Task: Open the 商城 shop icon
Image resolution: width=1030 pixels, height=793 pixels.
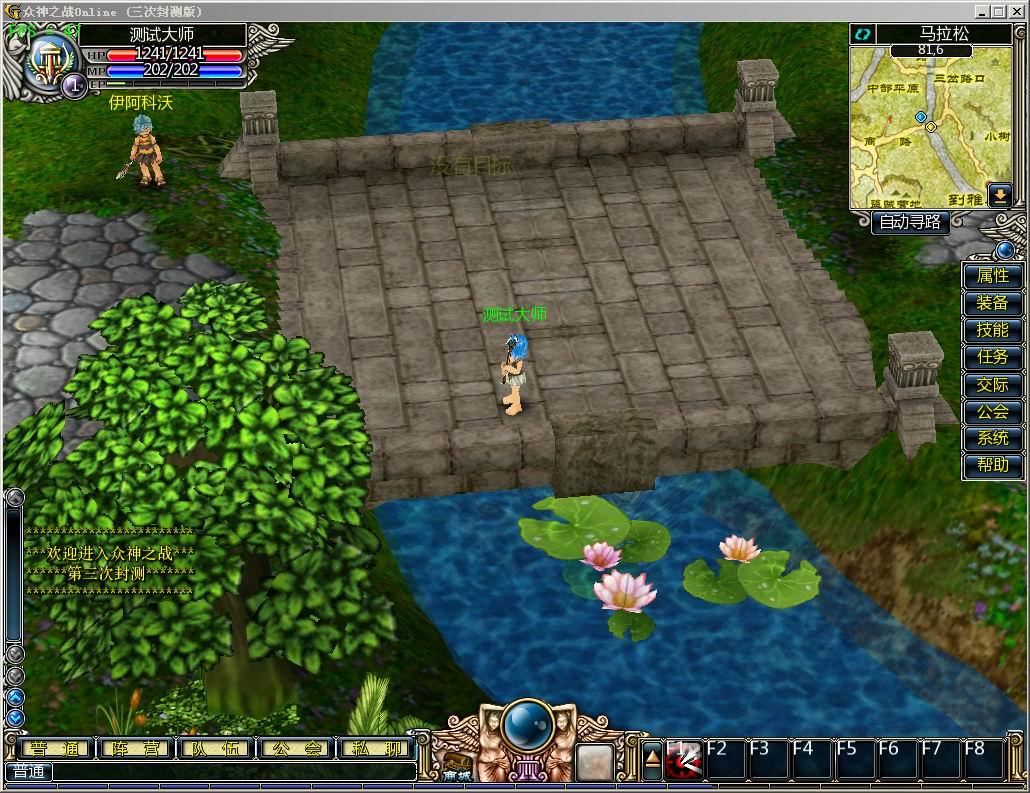Action: tap(457, 767)
